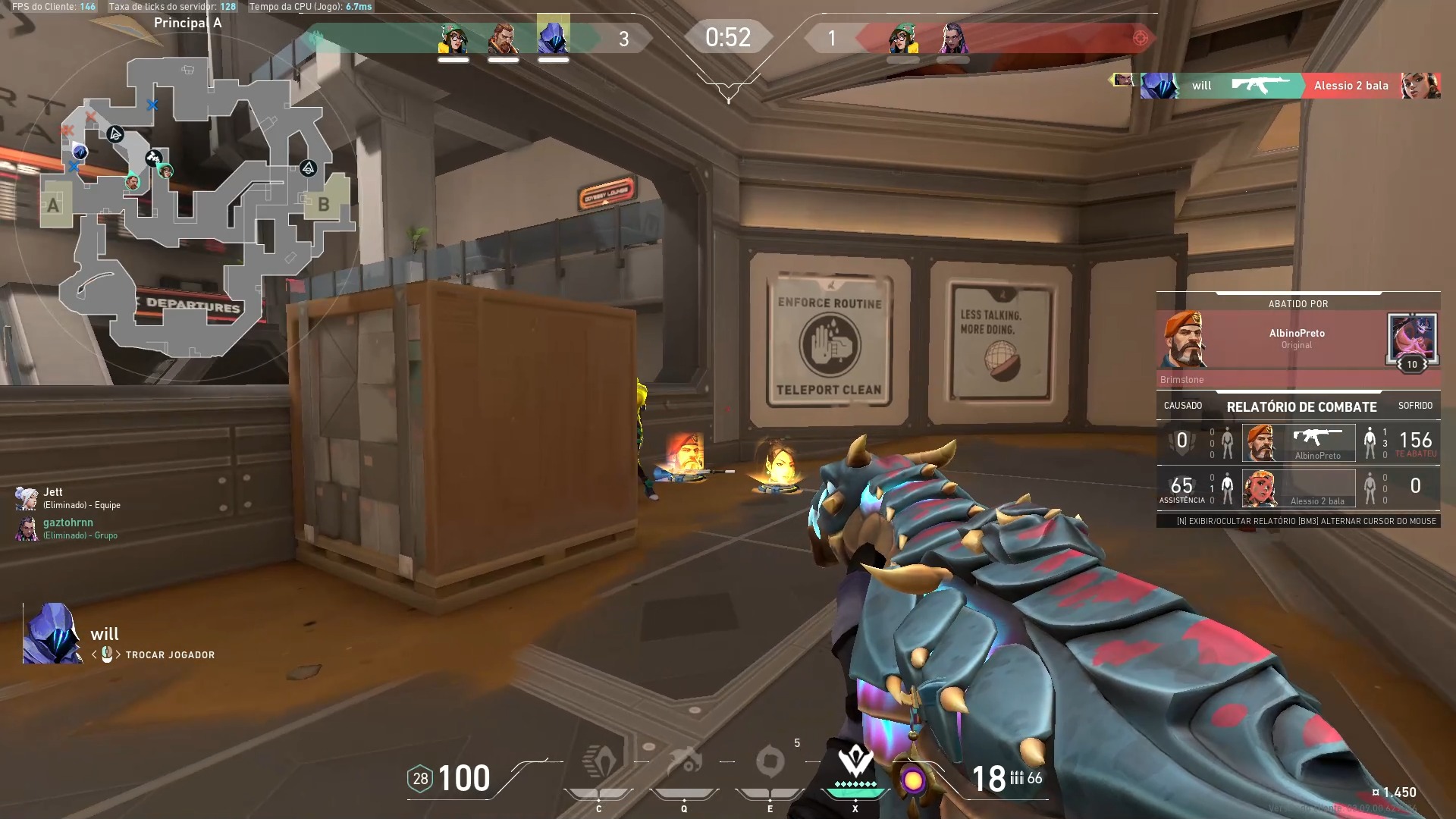Select site A marker on the minimap
The width and height of the screenshot is (1456, 819).
tap(54, 205)
